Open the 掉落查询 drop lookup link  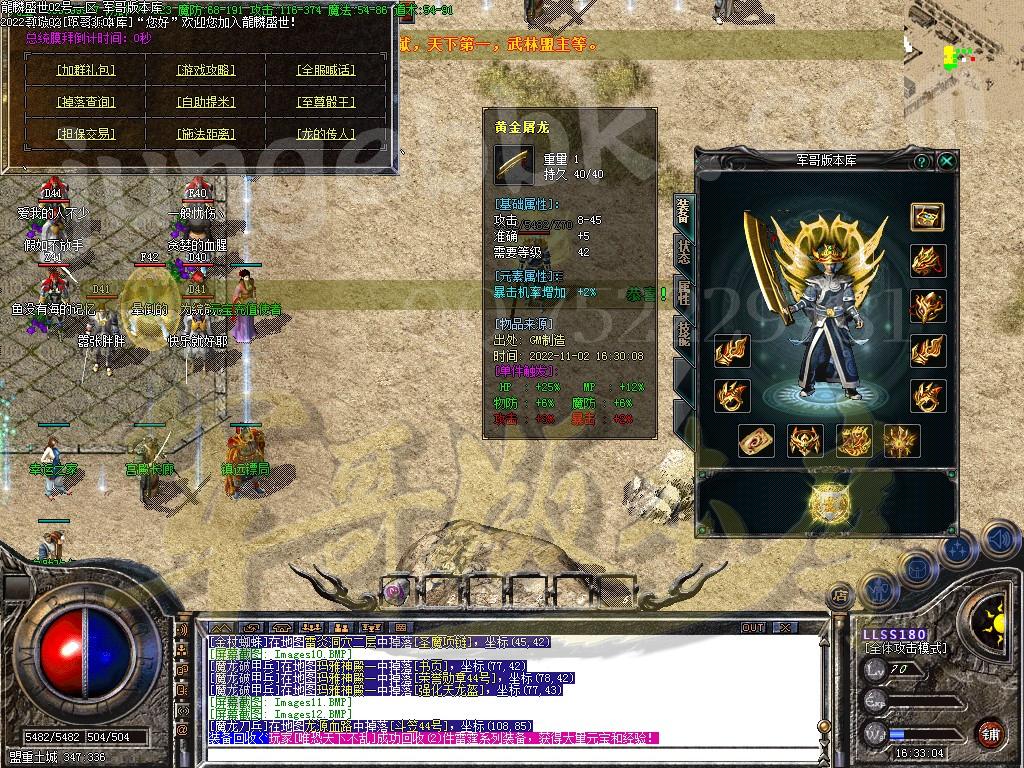tap(86, 102)
